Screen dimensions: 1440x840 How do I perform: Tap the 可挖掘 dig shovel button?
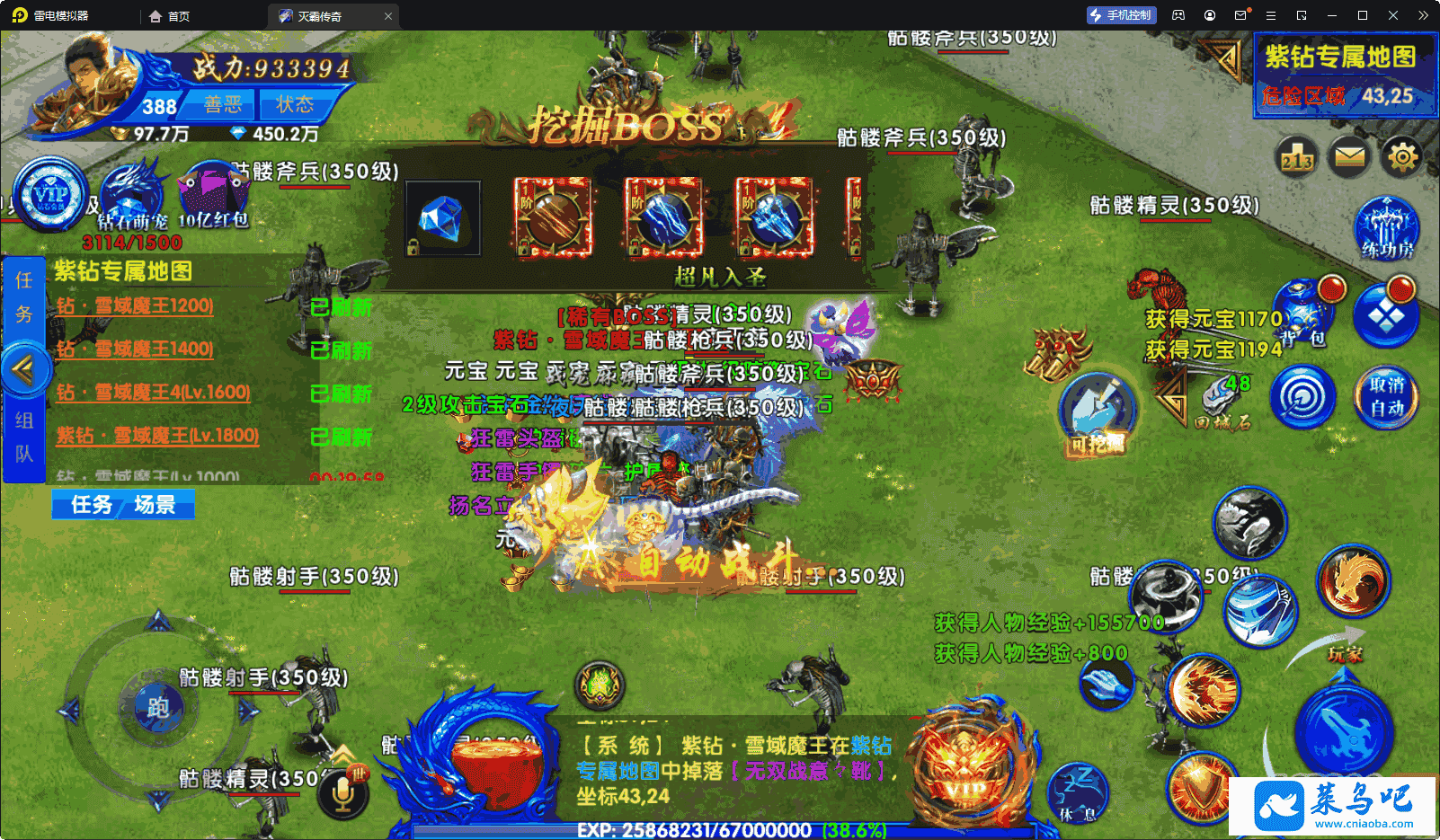[1098, 412]
